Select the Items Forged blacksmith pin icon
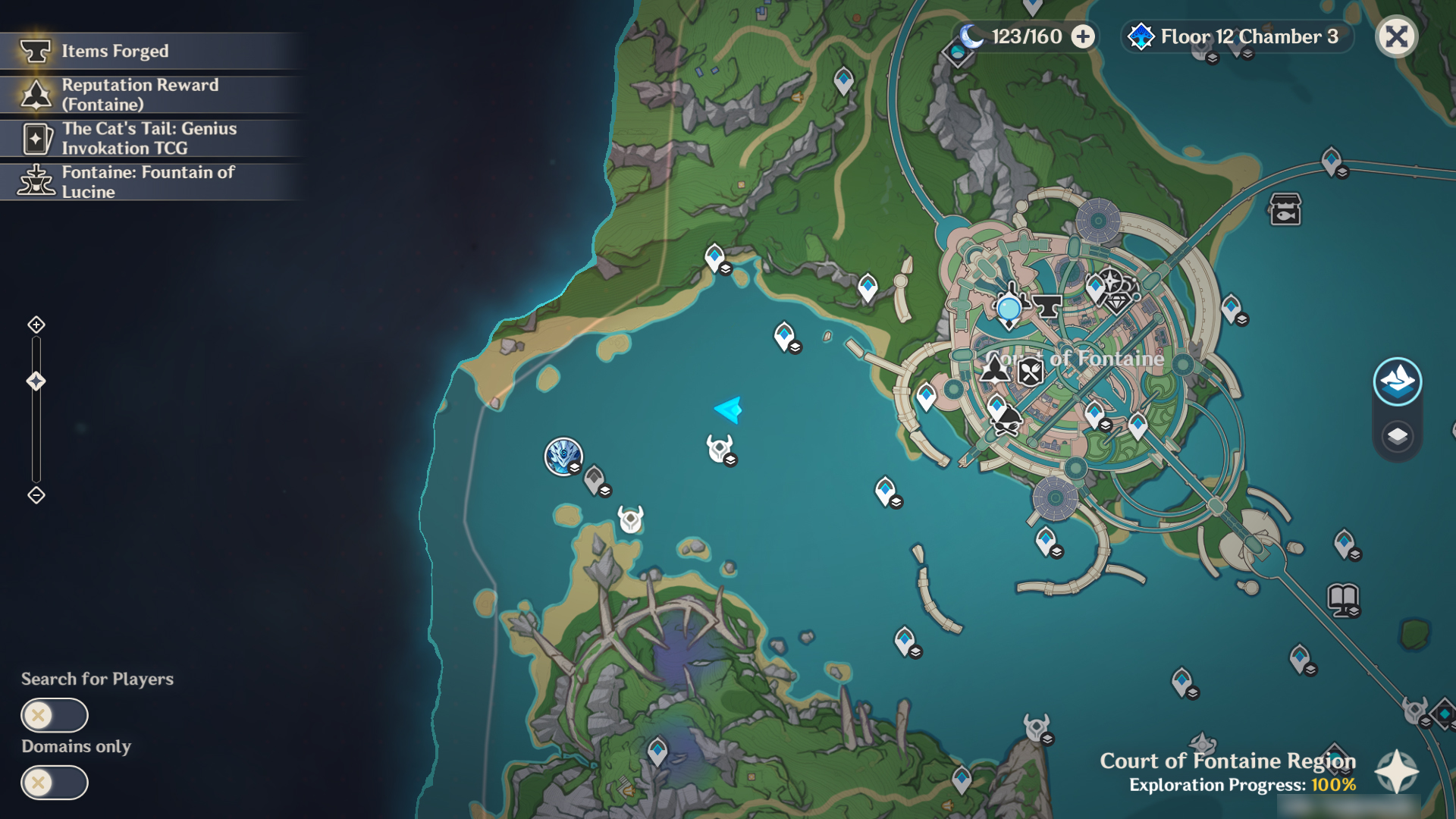 [x=1046, y=307]
